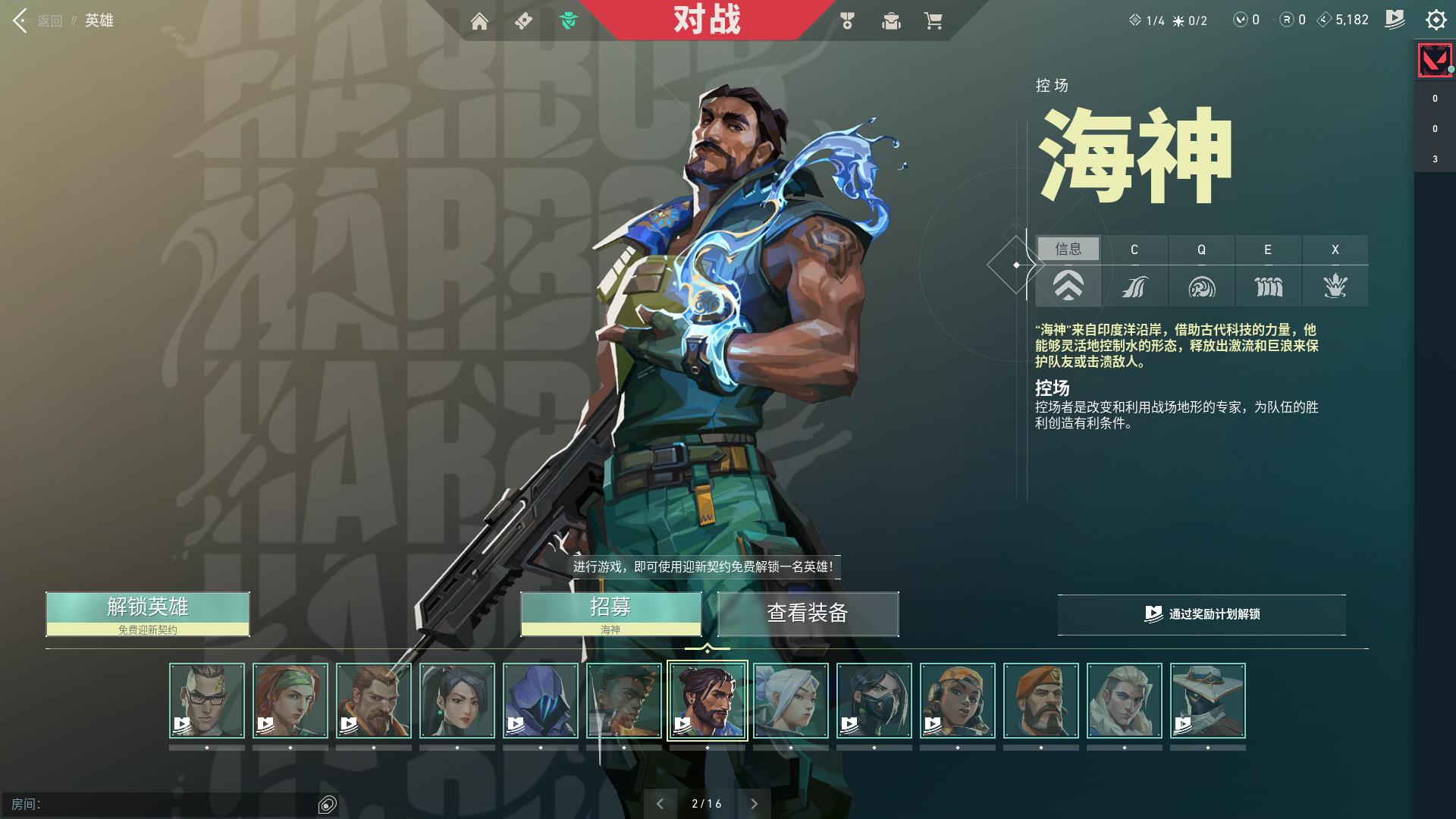The width and height of the screenshot is (1456, 819).
Task: Select the teal agents icon in top navigation
Action: pyautogui.click(x=570, y=22)
